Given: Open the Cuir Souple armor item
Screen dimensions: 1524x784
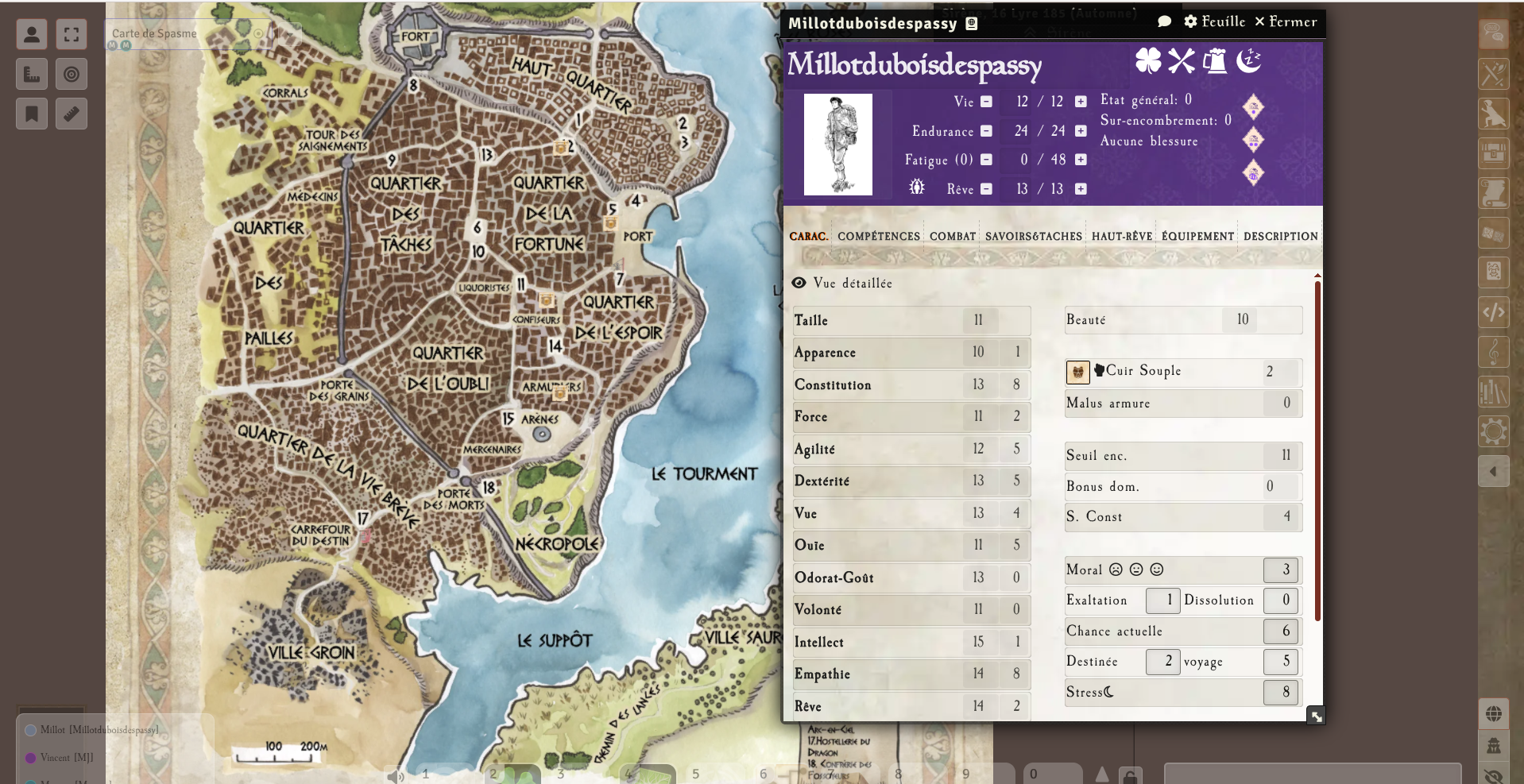Looking at the screenshot, I should click(x=1143, y=371).
